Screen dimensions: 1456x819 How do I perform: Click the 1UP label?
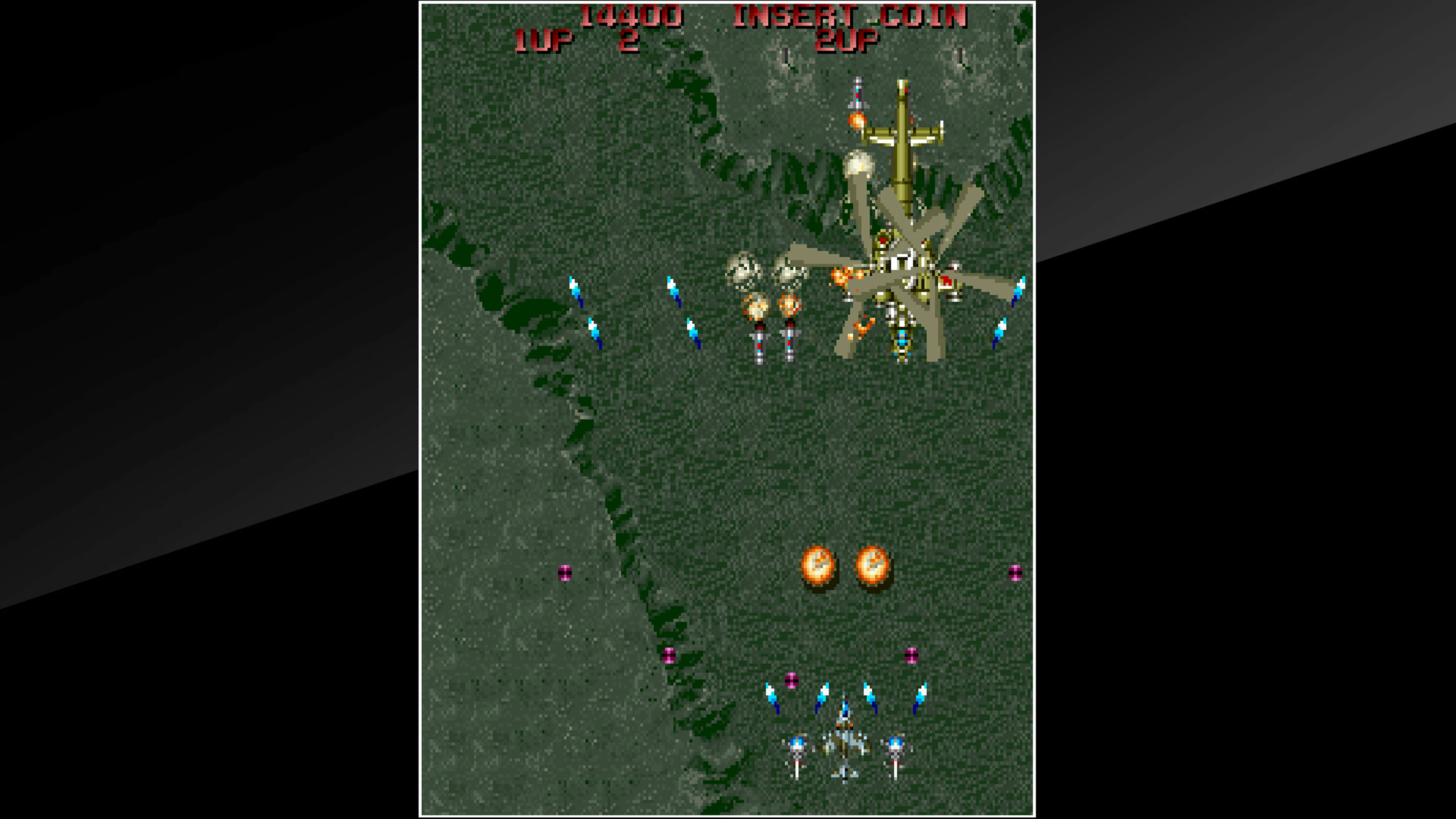[544, 39]
